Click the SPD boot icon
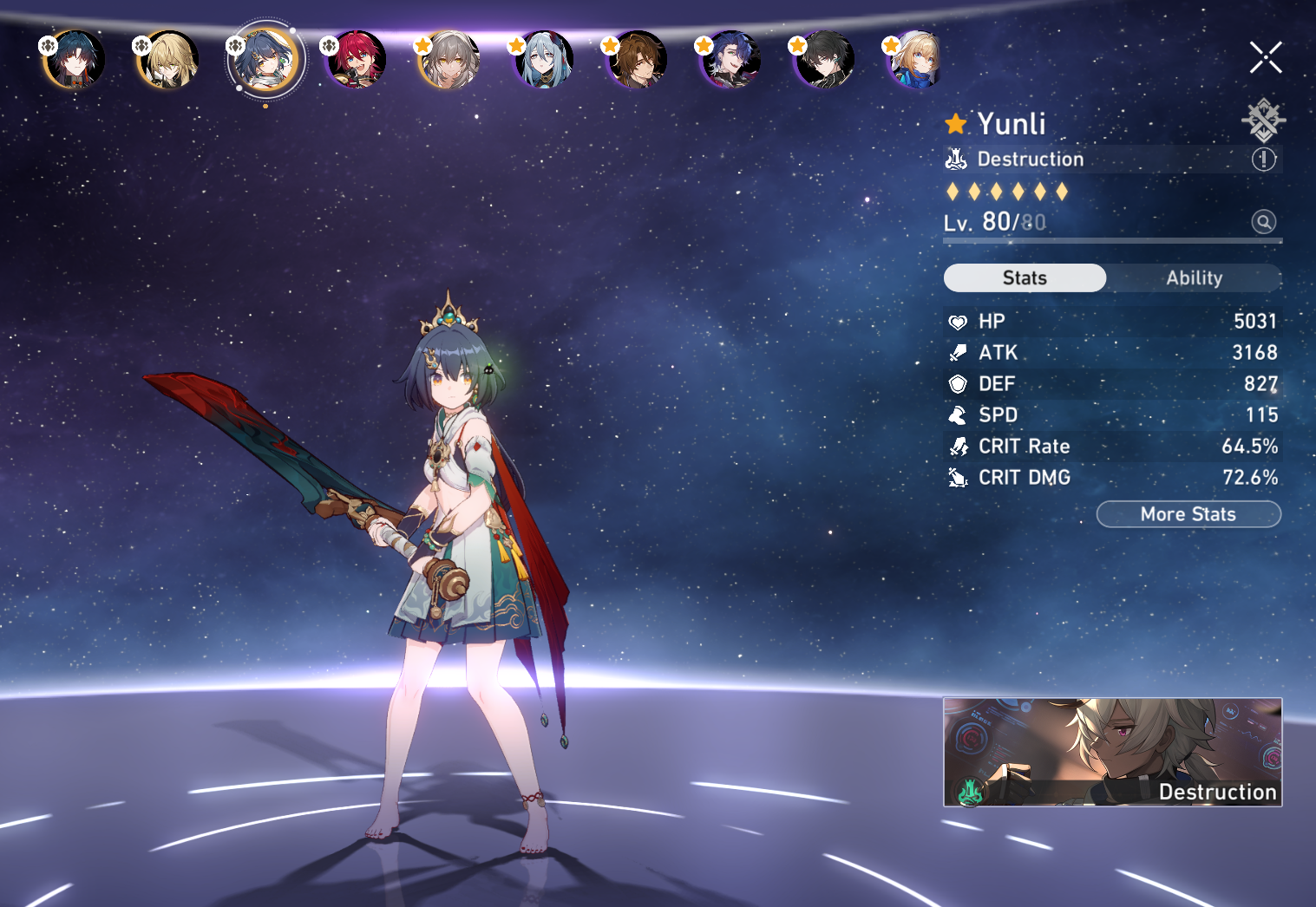The width and height of the screenshot is (1316, 907). point(958,414)
